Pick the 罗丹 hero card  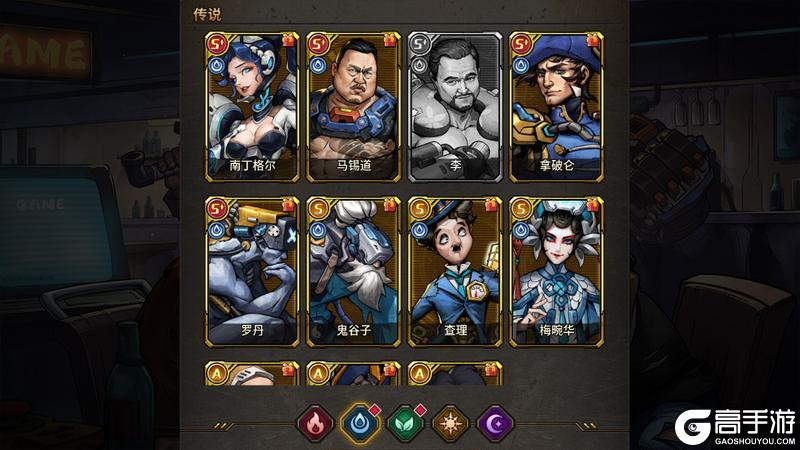pyautogui.click(x=251, y=270)
